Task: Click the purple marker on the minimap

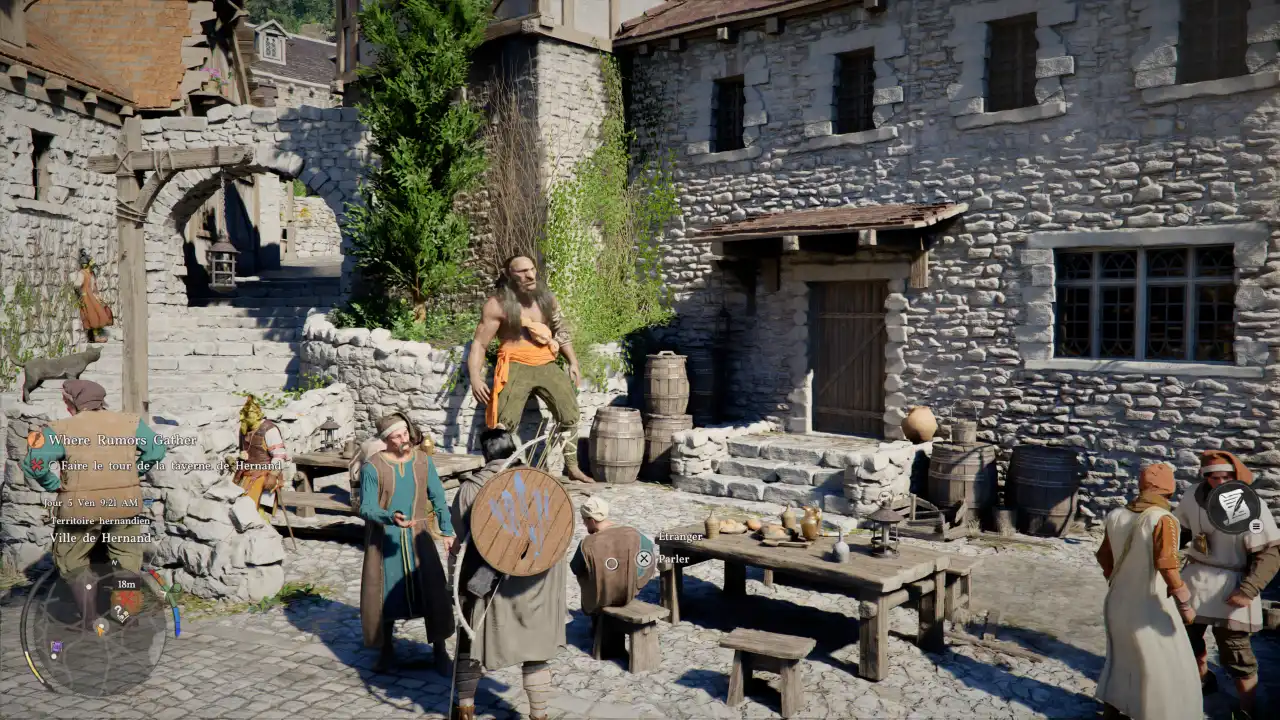Action: 56,647
